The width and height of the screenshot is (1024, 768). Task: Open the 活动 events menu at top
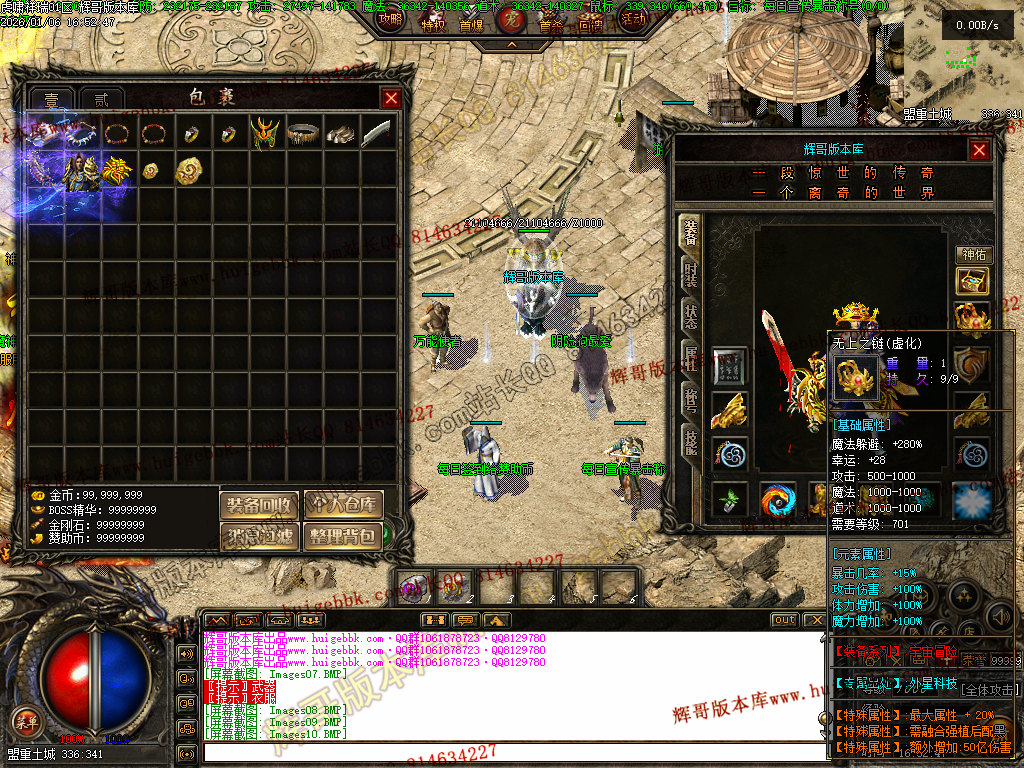pos(632,20)
